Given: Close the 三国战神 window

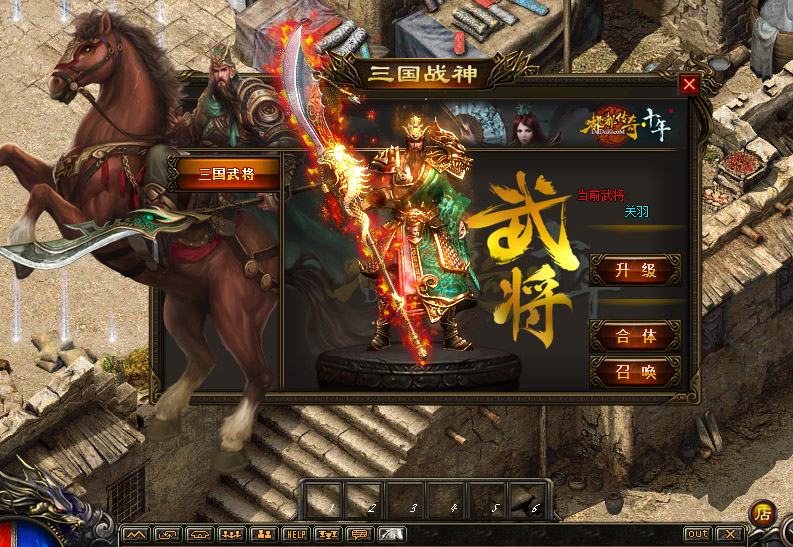Looking at the screenshot, I should (x=689, y=84).
